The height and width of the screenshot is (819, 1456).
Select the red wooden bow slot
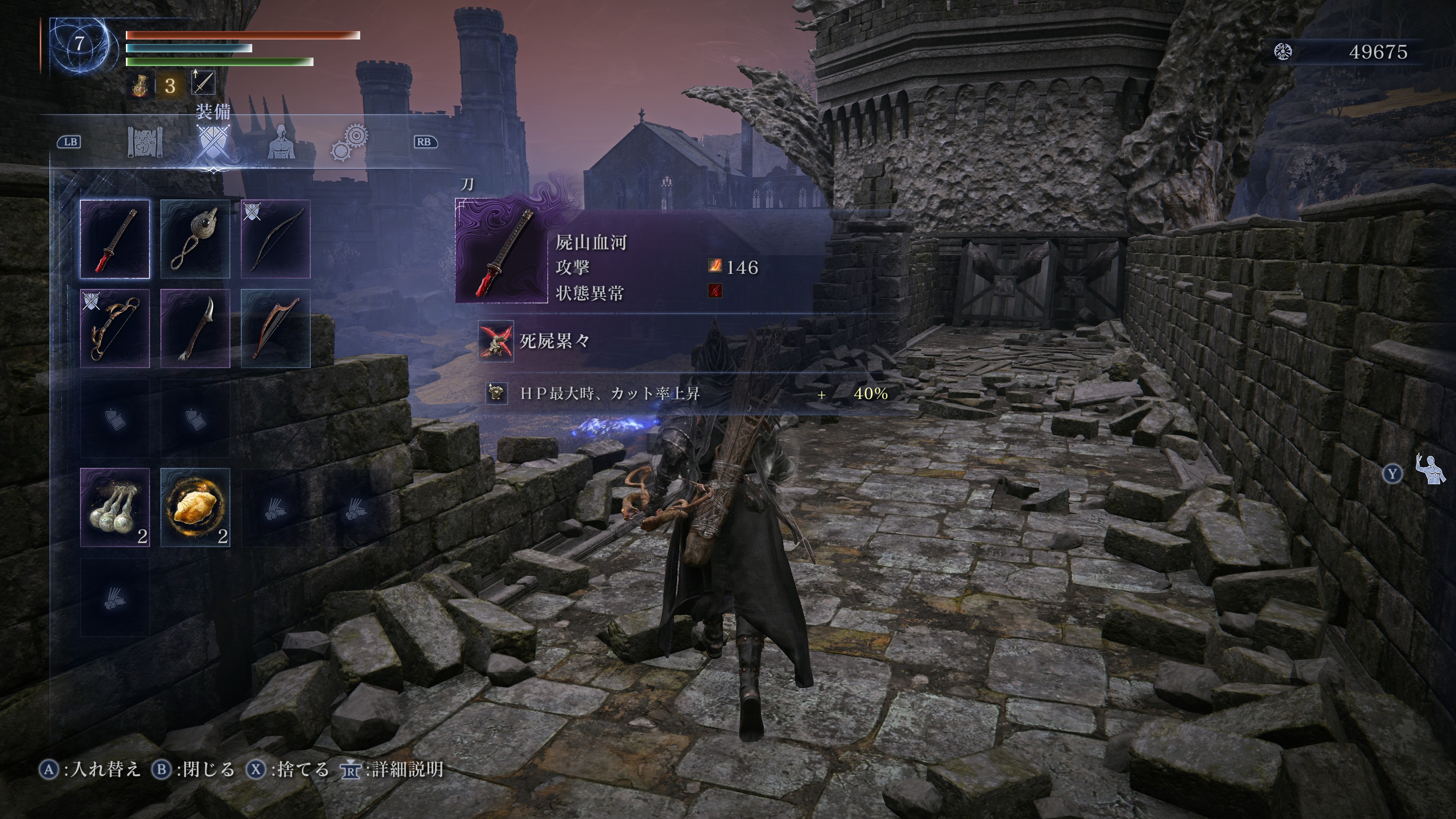tap(276, 328)
